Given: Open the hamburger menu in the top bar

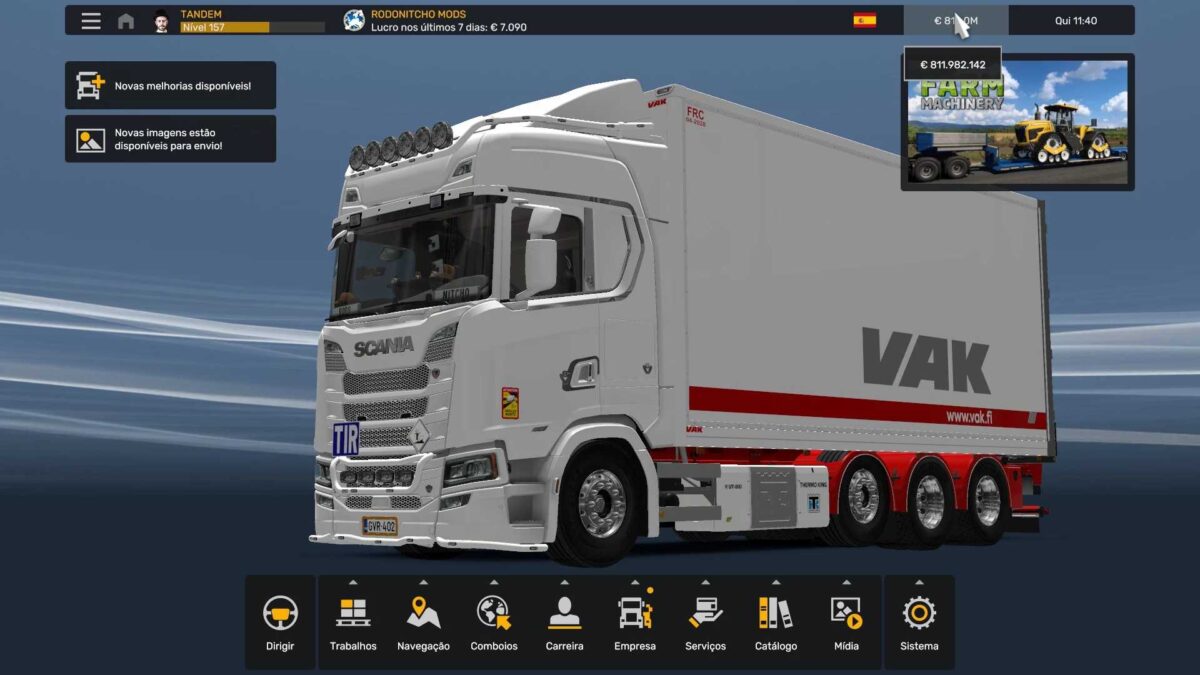Looking at the screenshot, I should [x=91, y=21].
